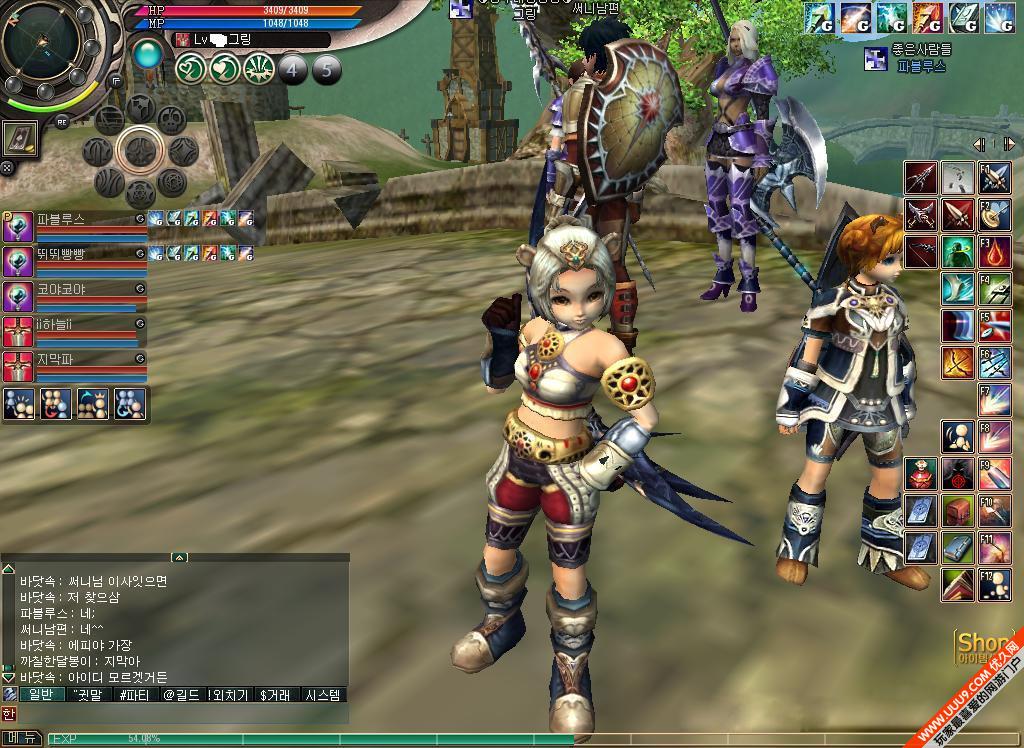Screen dimensions: 1024x748
Task: Switch to the @길드 guild chat tab
Action: pyautogui.click(x=181, y=695)
